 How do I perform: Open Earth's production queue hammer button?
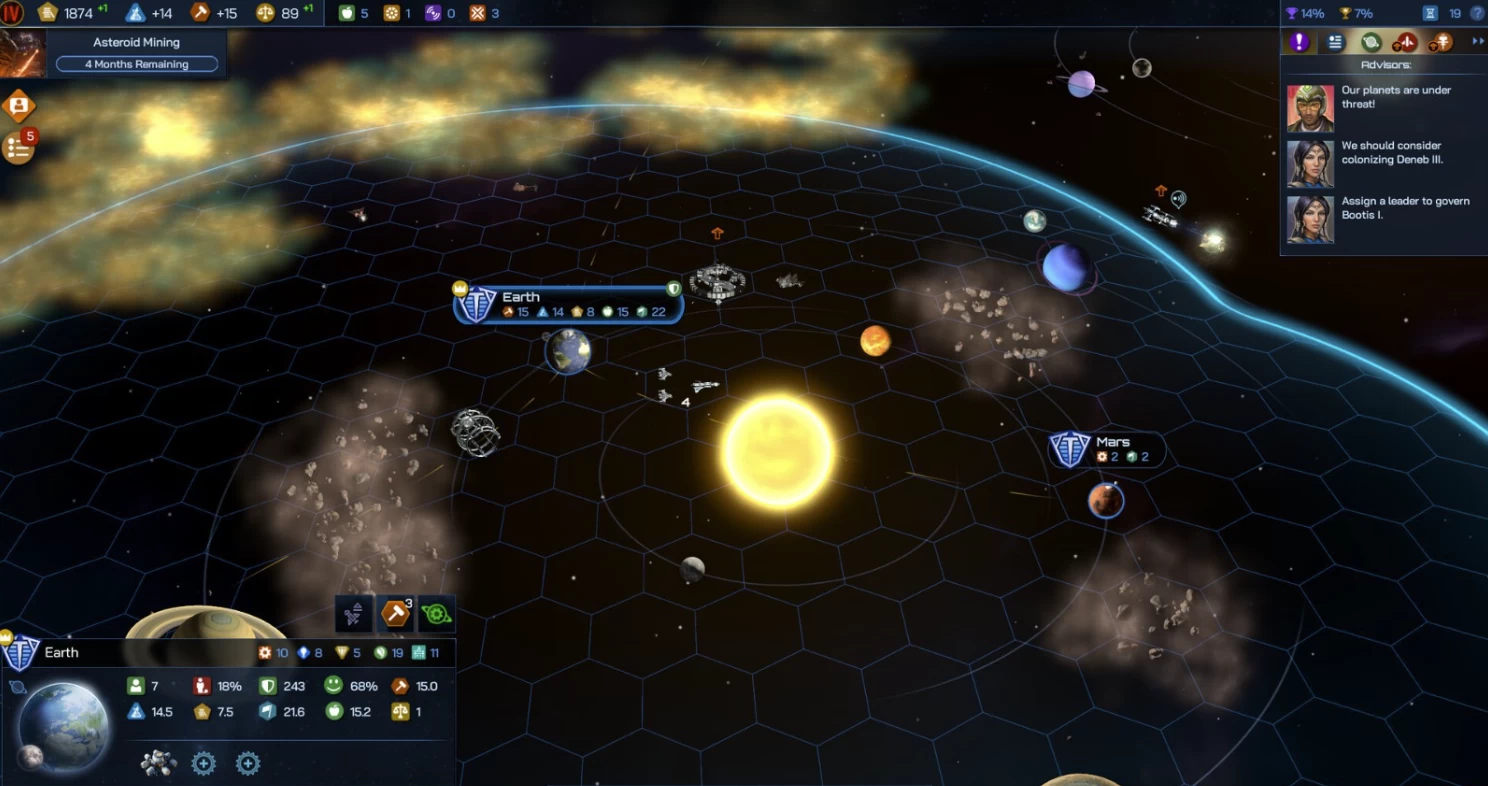pyautogui.click(x=396, y=613)
